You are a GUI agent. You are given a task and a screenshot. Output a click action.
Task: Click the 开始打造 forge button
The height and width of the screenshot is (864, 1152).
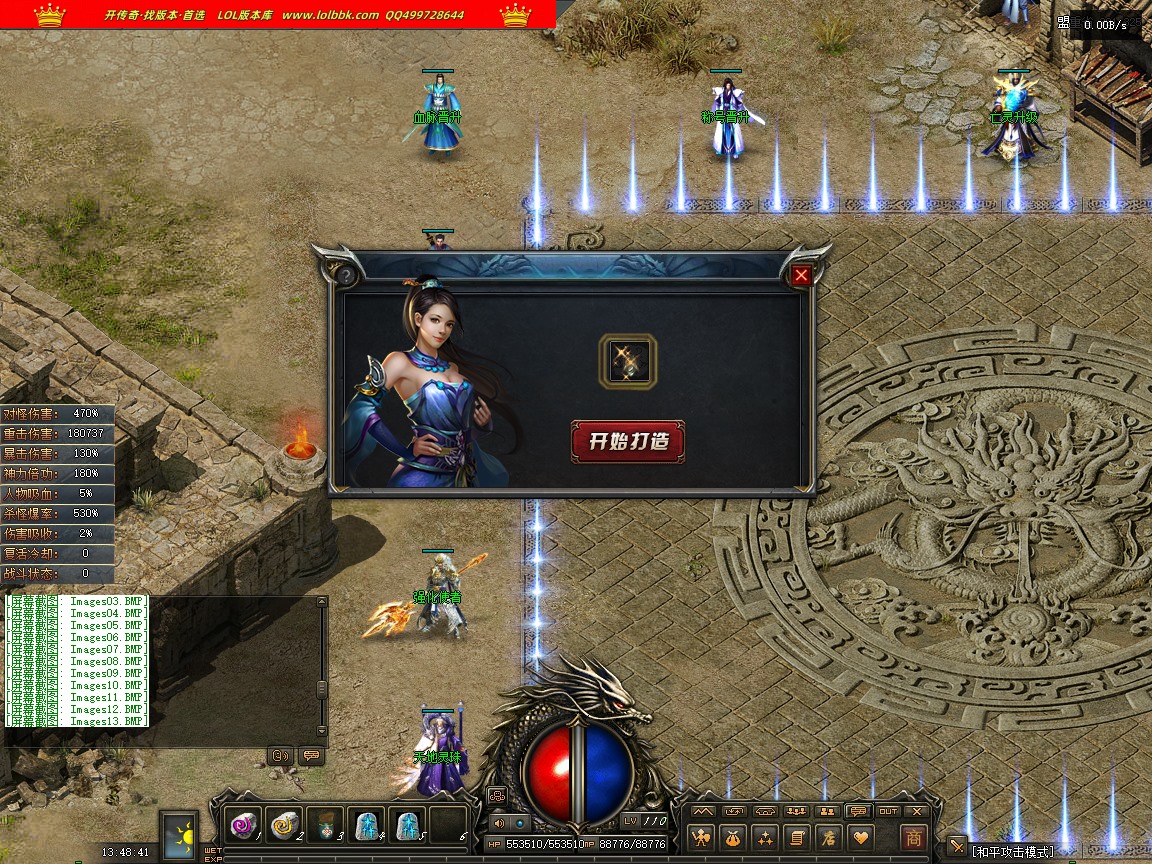click(x=627, y=442)
